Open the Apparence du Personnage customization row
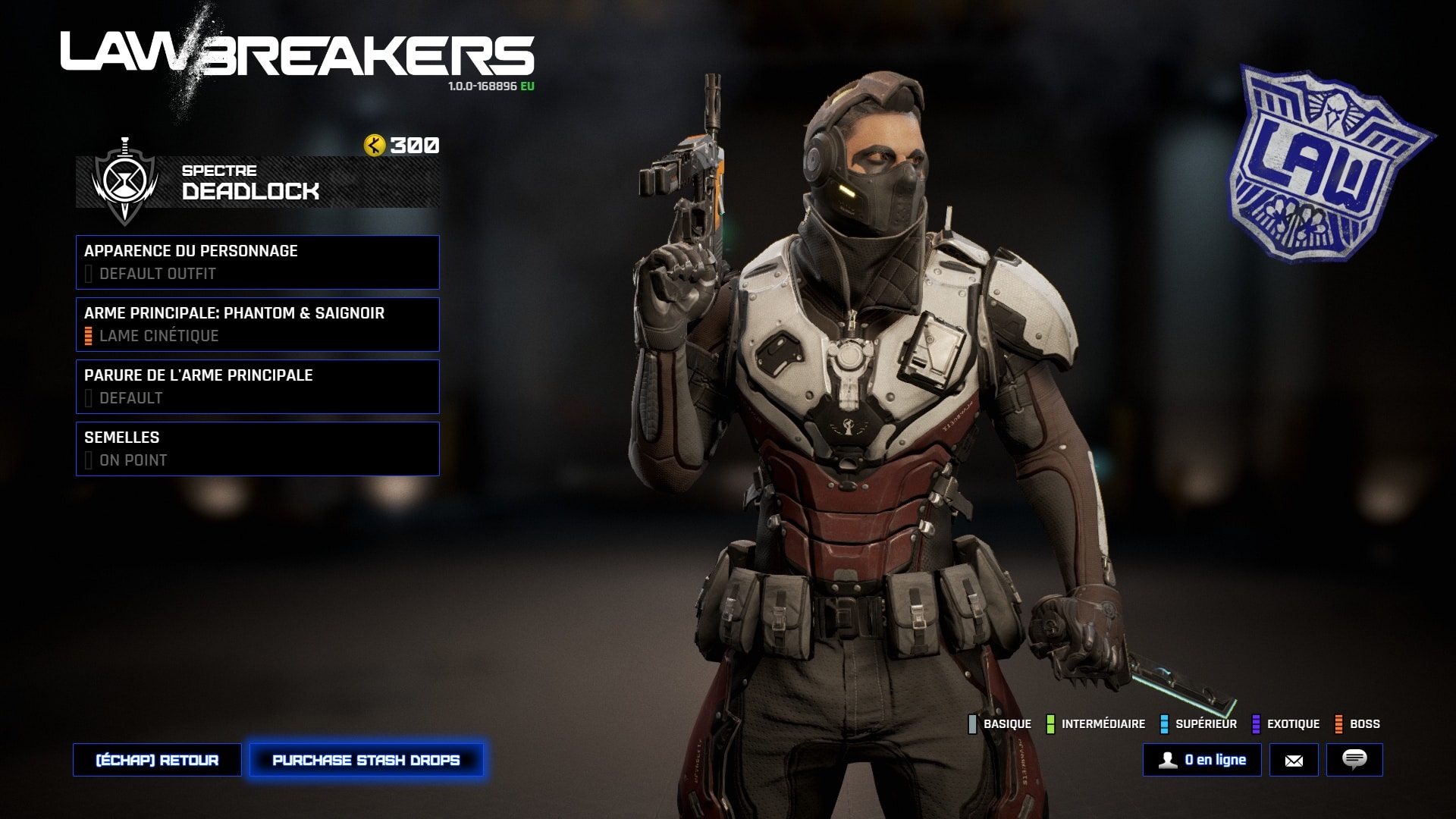1456x819 pixels. click(257, 262)
